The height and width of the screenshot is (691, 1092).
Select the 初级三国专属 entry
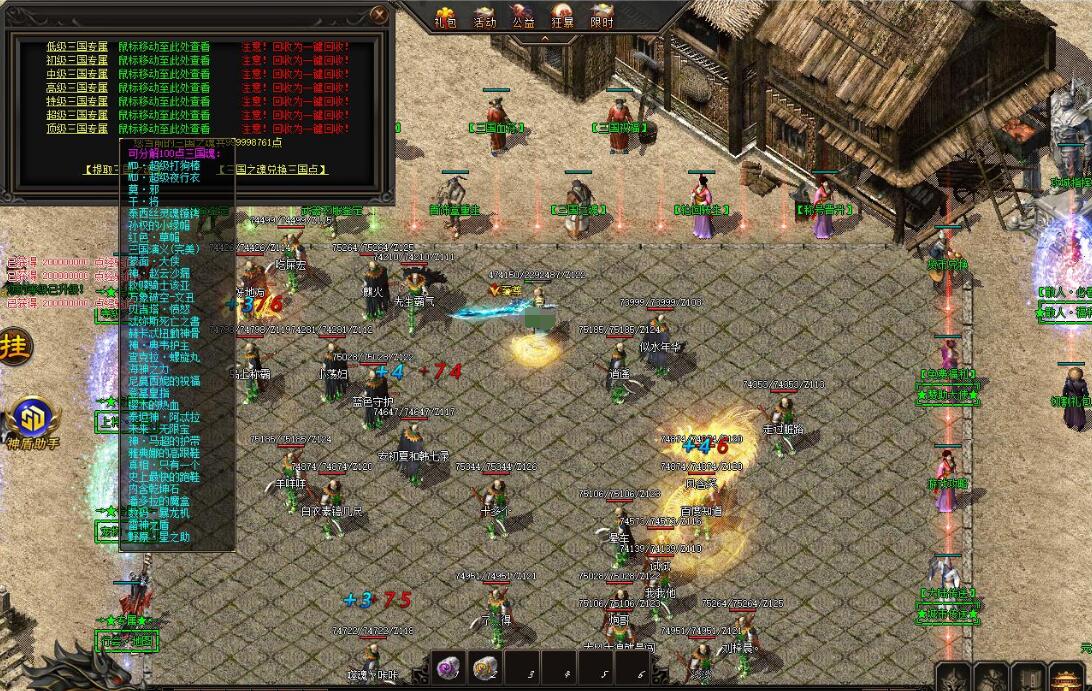click(x=76, y=60)
